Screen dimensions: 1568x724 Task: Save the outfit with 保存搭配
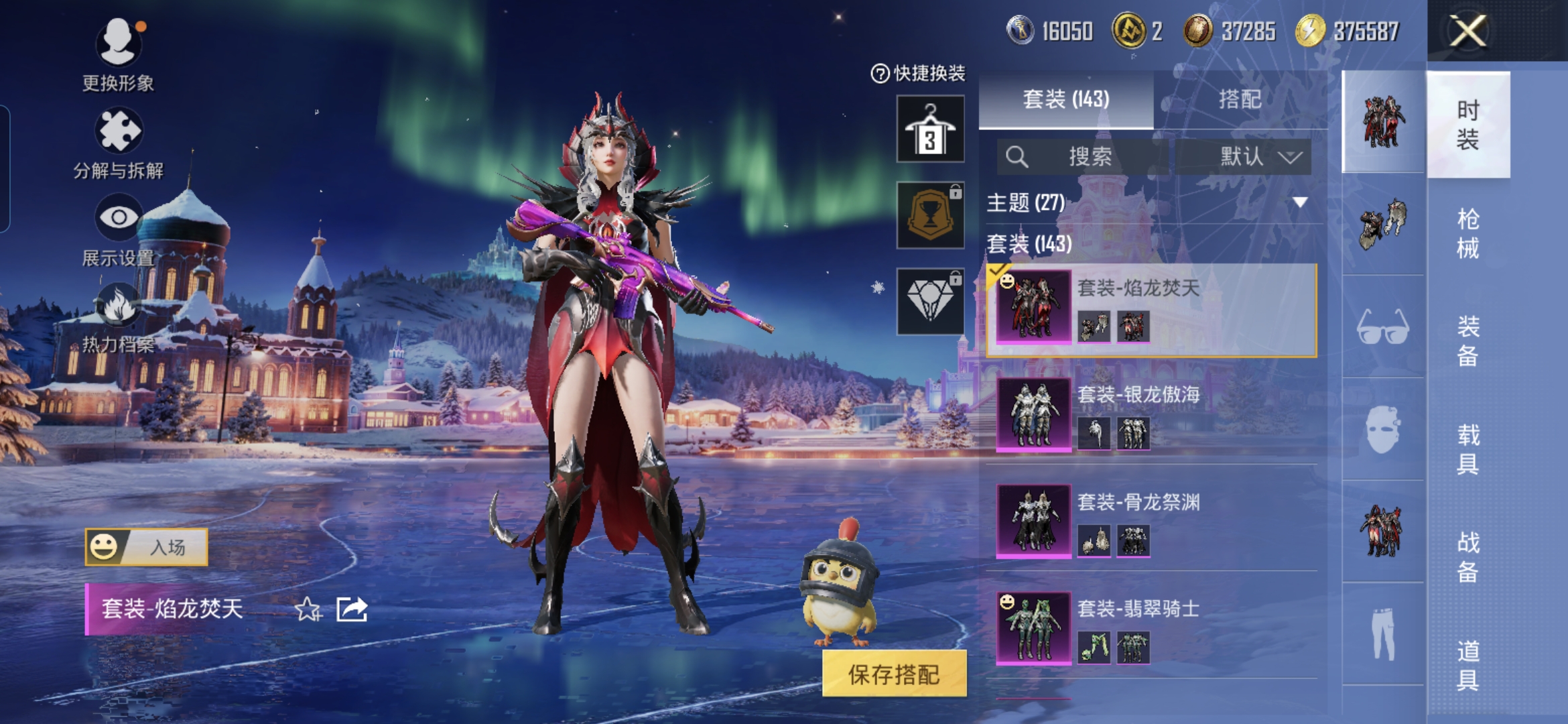tap(894, 674)
